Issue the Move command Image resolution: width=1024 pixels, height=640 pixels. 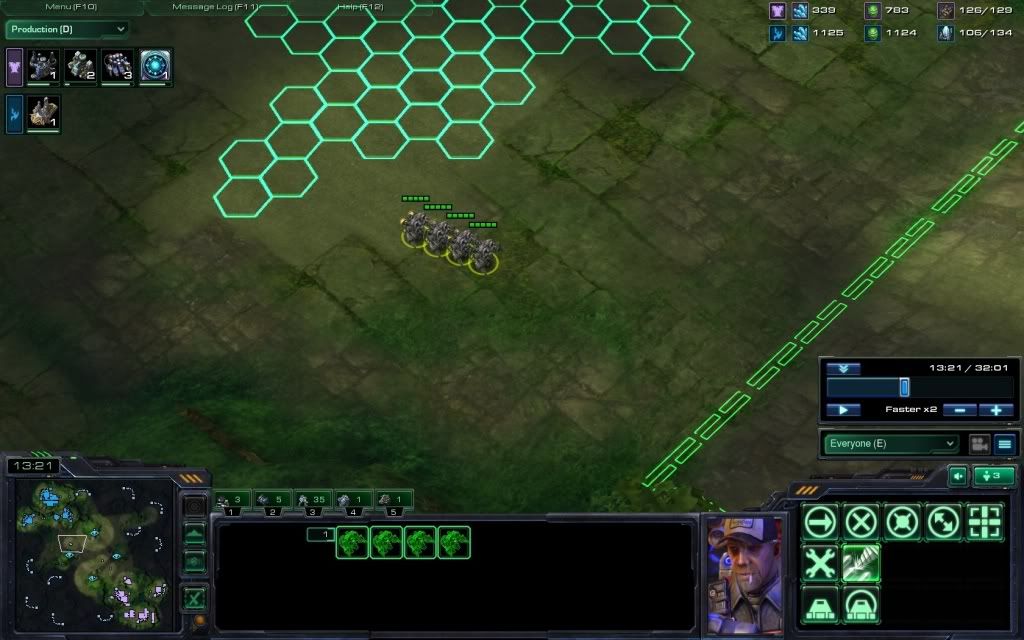pos(820,521)
